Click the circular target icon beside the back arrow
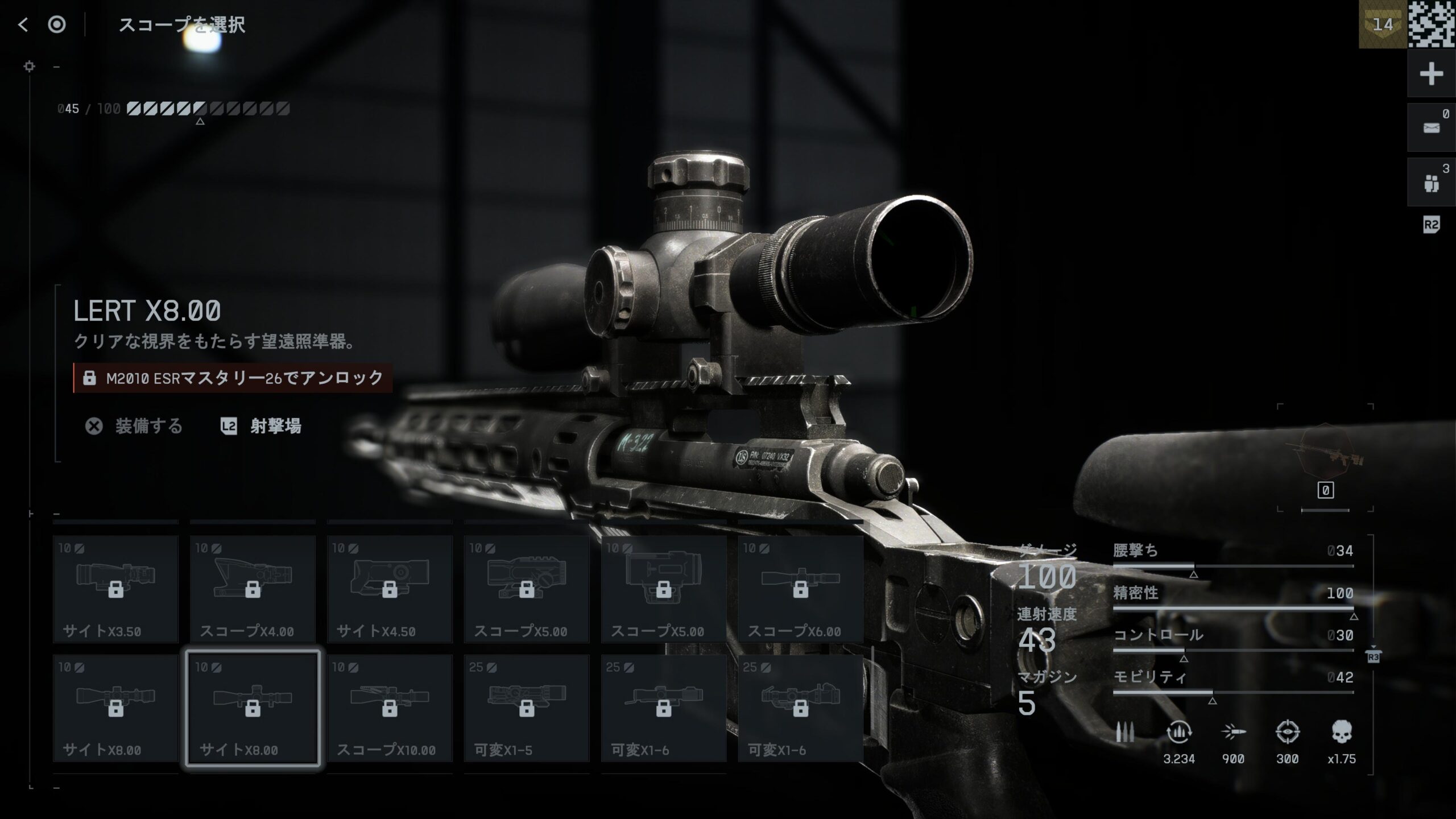This screenshot has height=819, width=1456. coord(57,24)
